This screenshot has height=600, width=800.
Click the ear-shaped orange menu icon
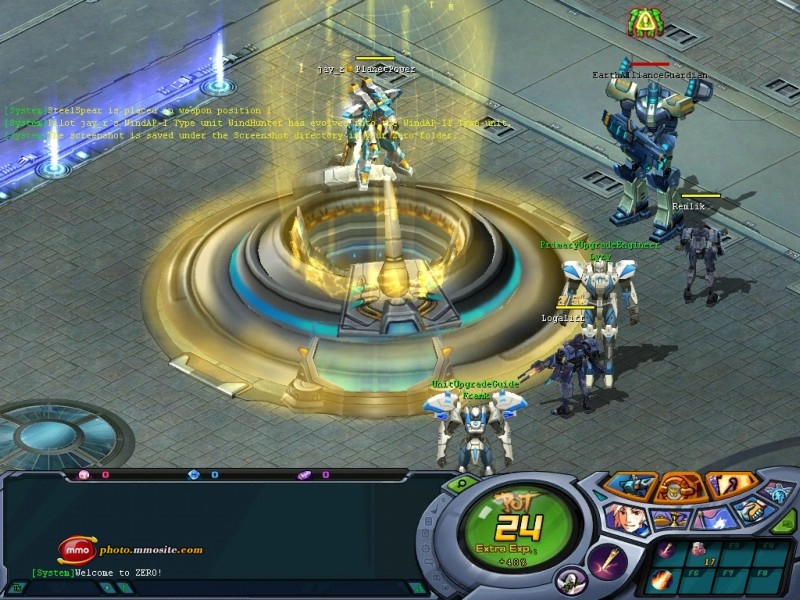728,487
